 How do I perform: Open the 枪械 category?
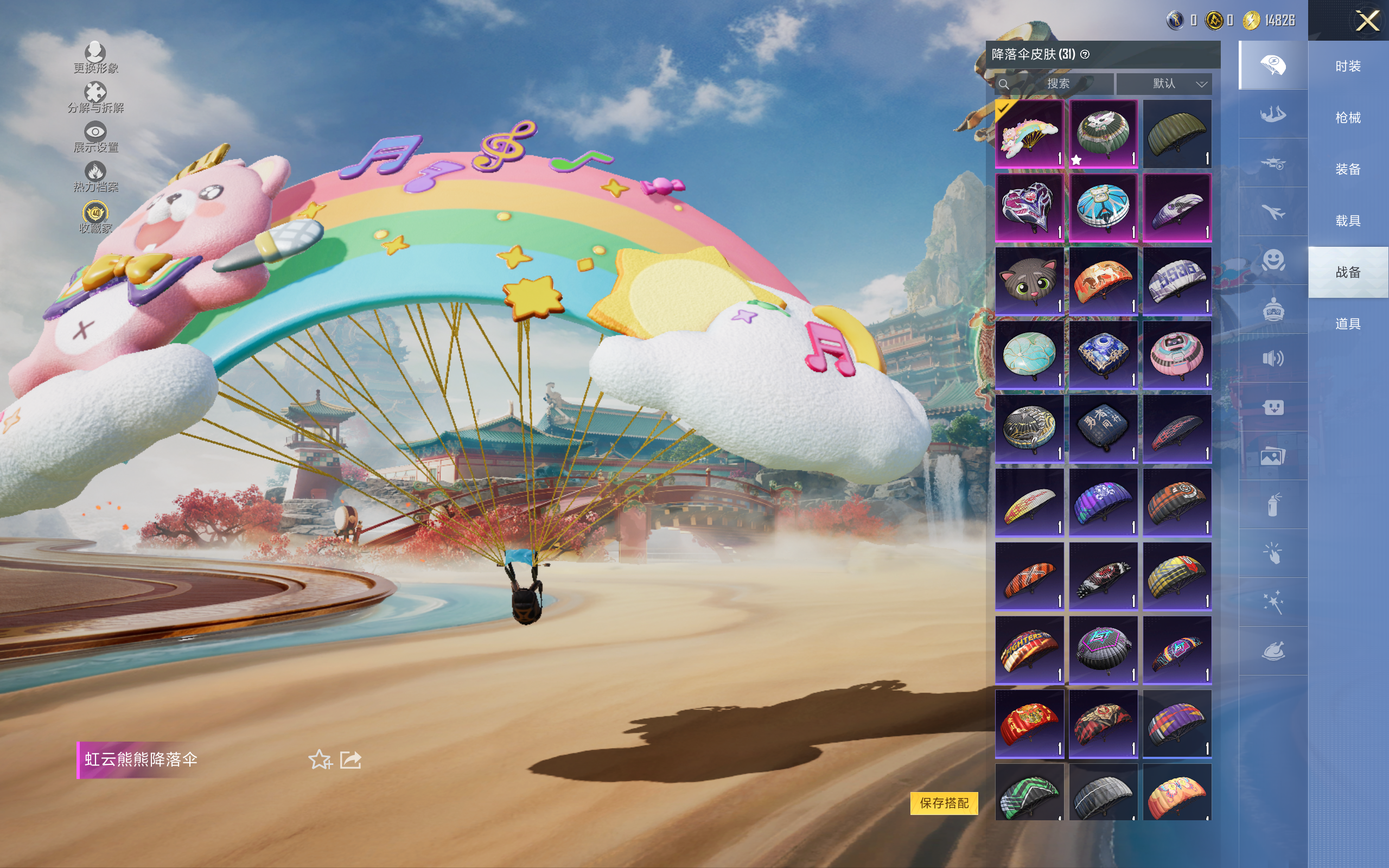1348,118
